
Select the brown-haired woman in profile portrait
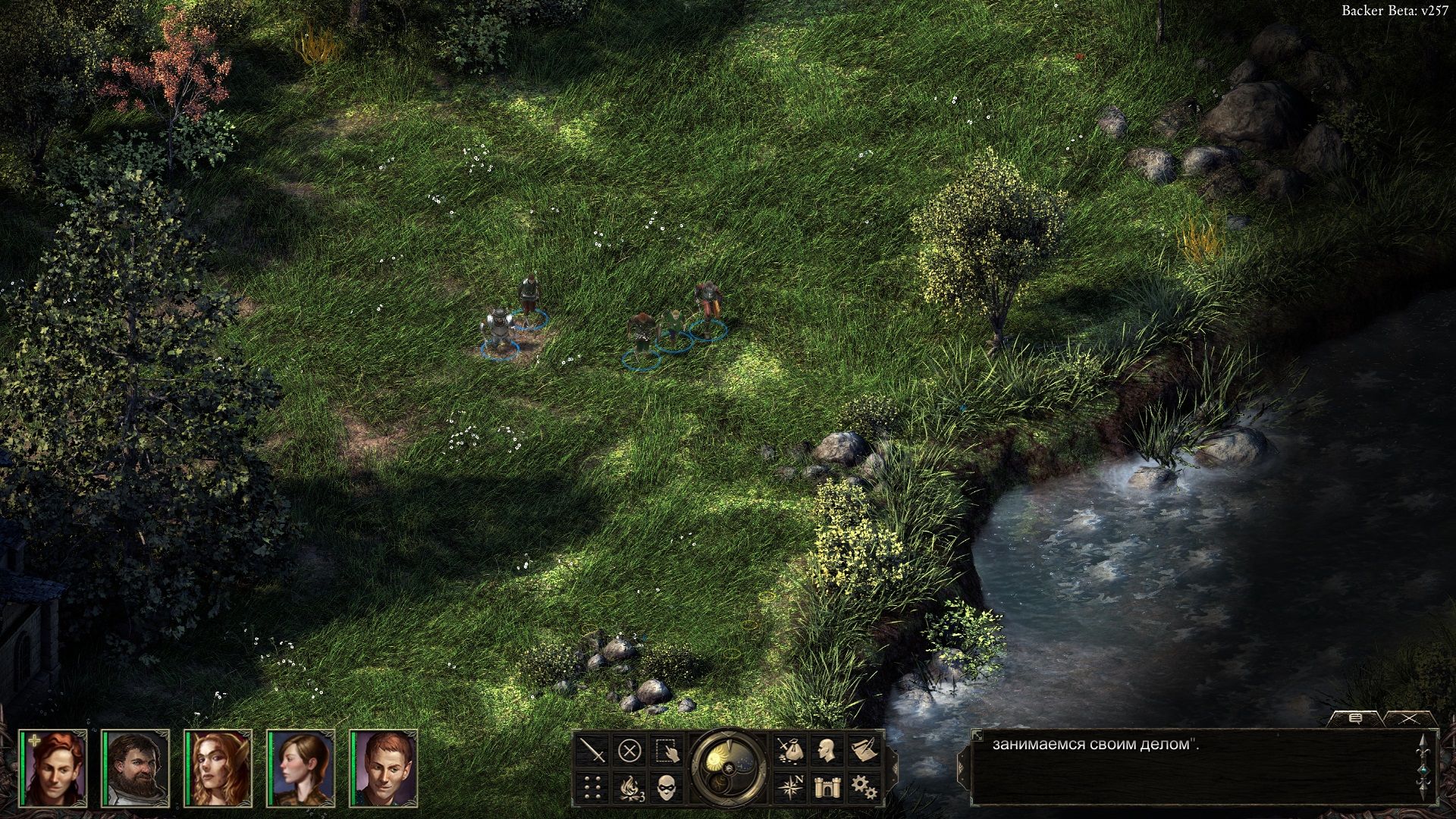(302, 767)
